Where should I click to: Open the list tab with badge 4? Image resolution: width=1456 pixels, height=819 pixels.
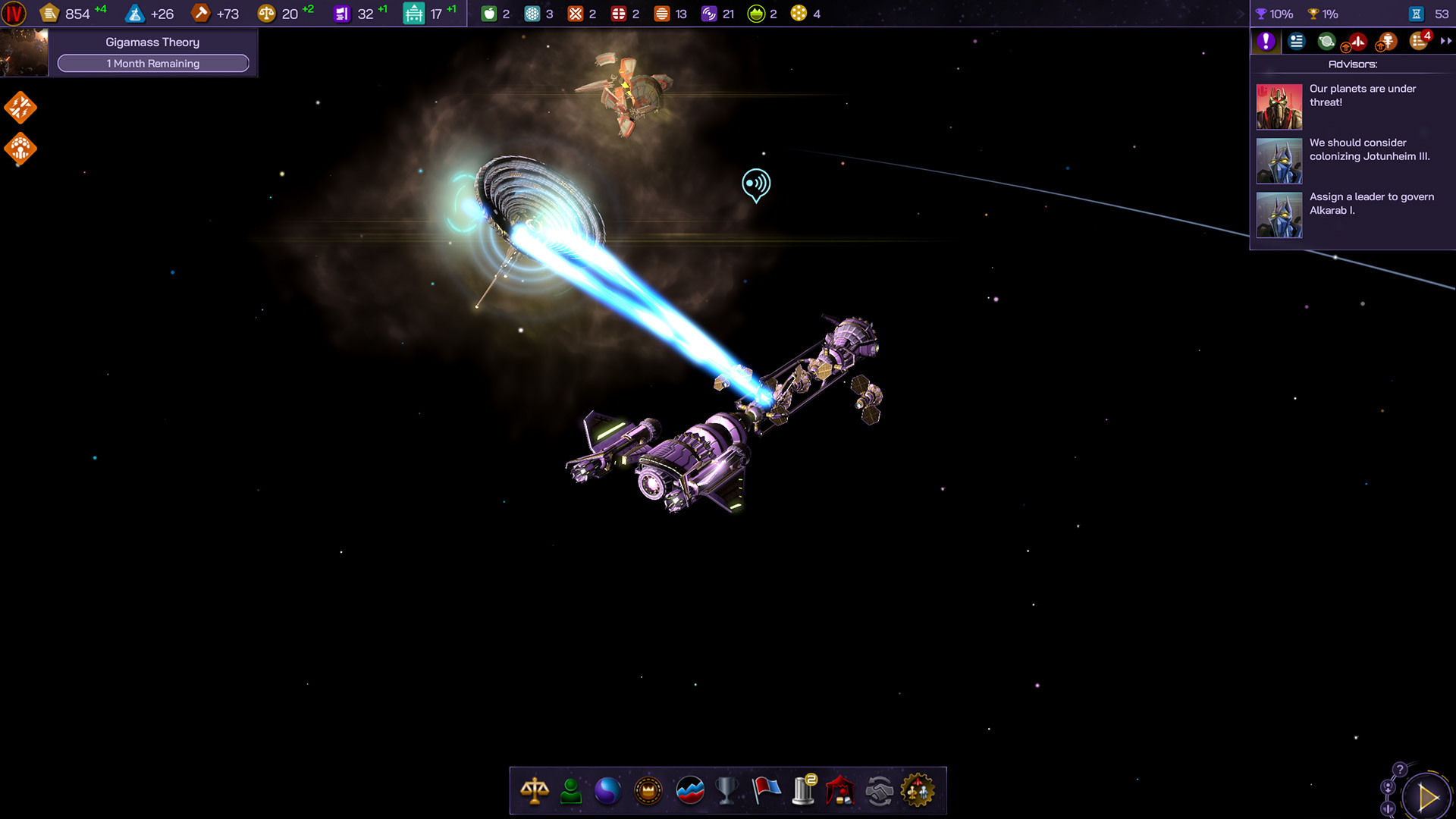1419,42
